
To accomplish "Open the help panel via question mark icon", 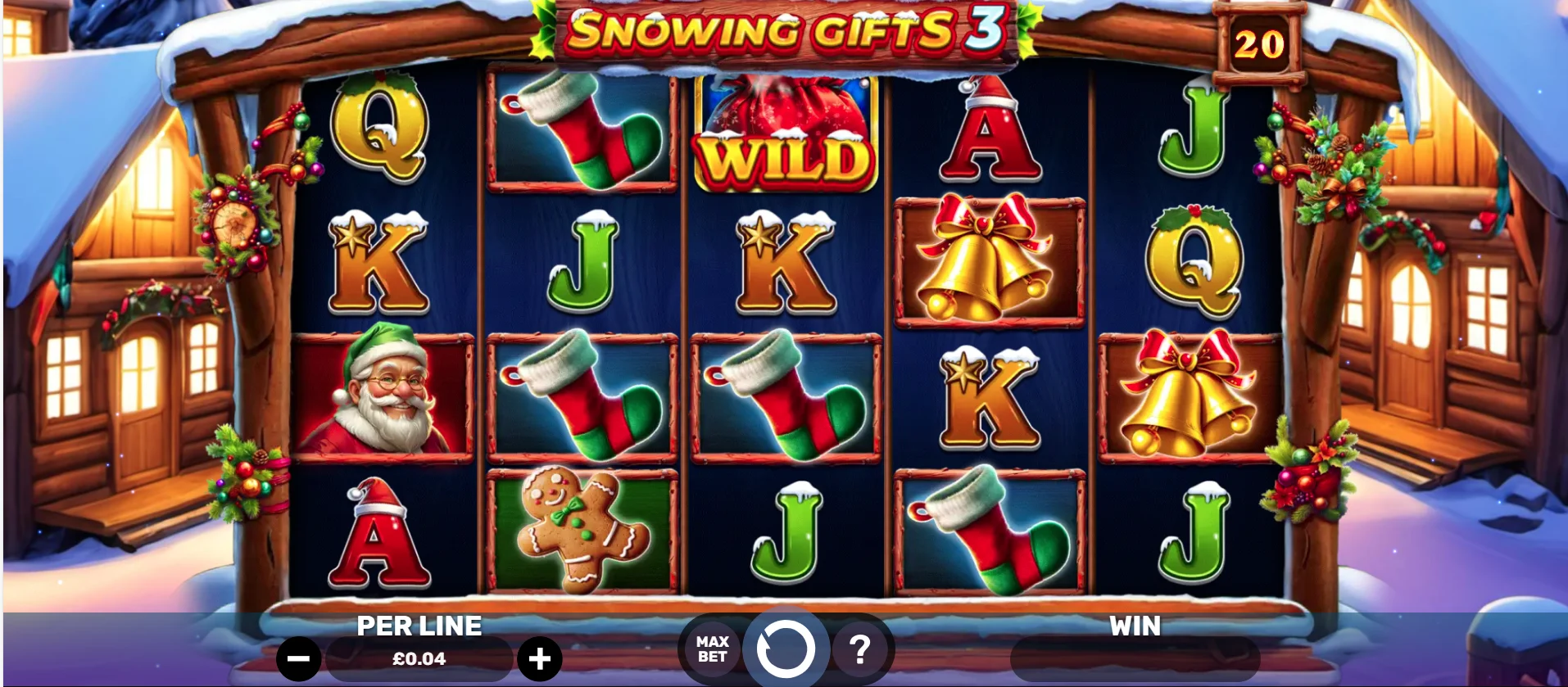I will [x=859, y=651].
